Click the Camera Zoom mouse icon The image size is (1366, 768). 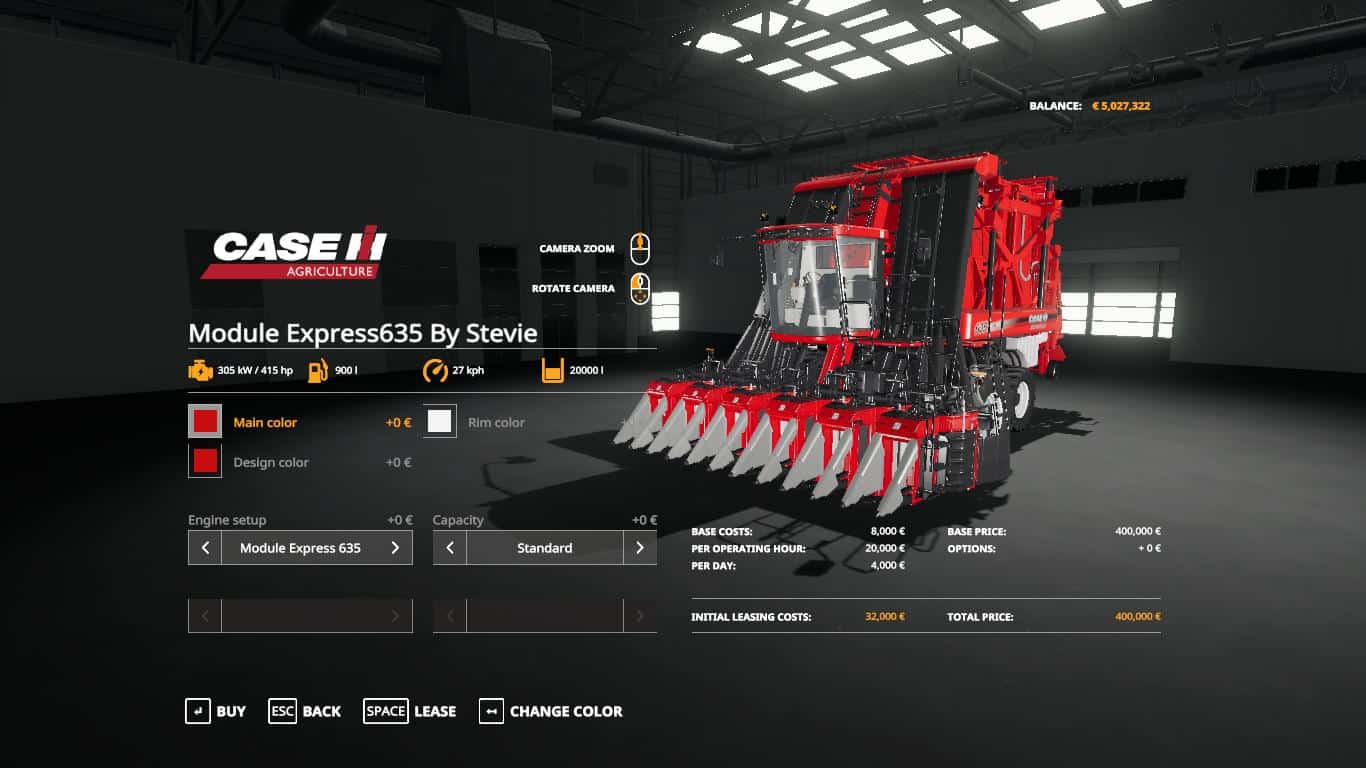tap(640, 247)
